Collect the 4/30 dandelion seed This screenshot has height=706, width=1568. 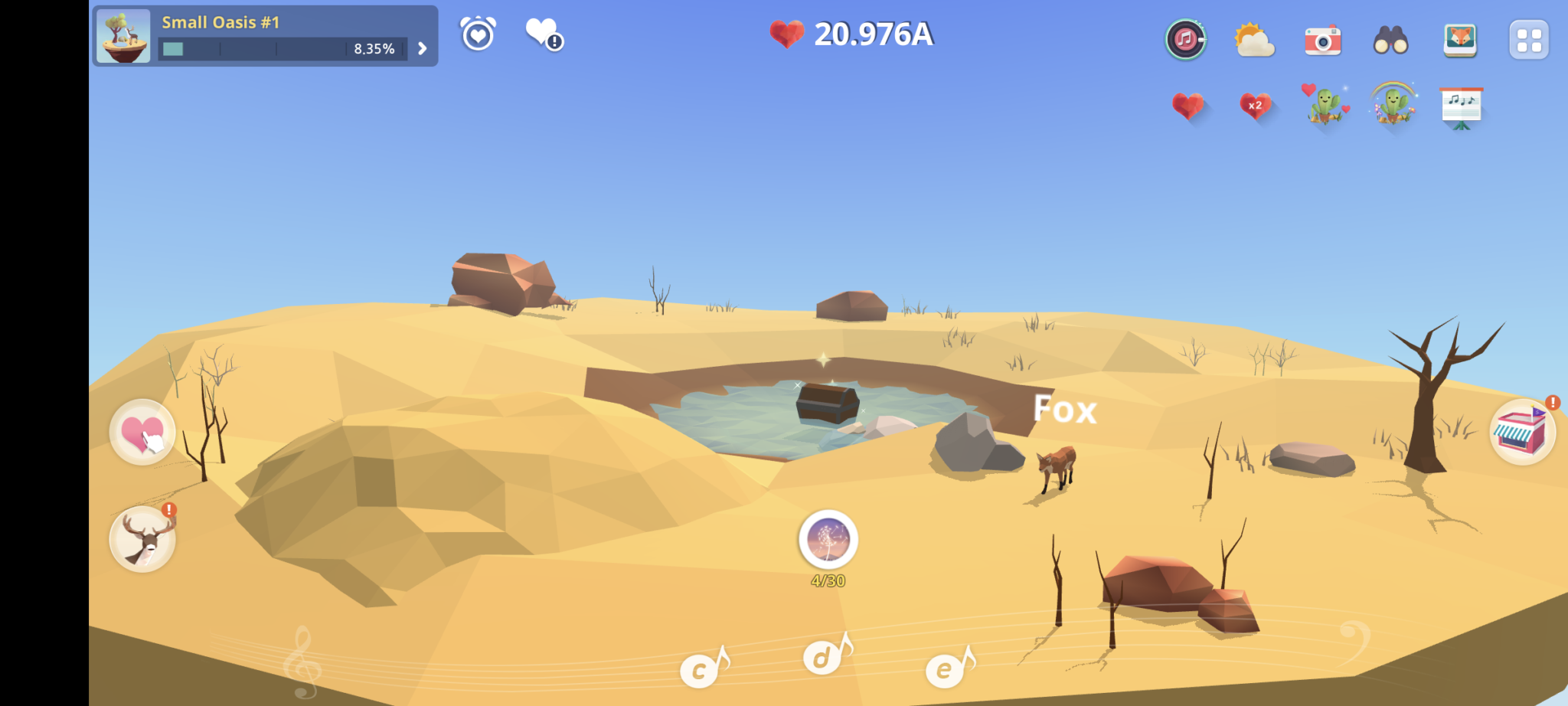click(827, 541)
